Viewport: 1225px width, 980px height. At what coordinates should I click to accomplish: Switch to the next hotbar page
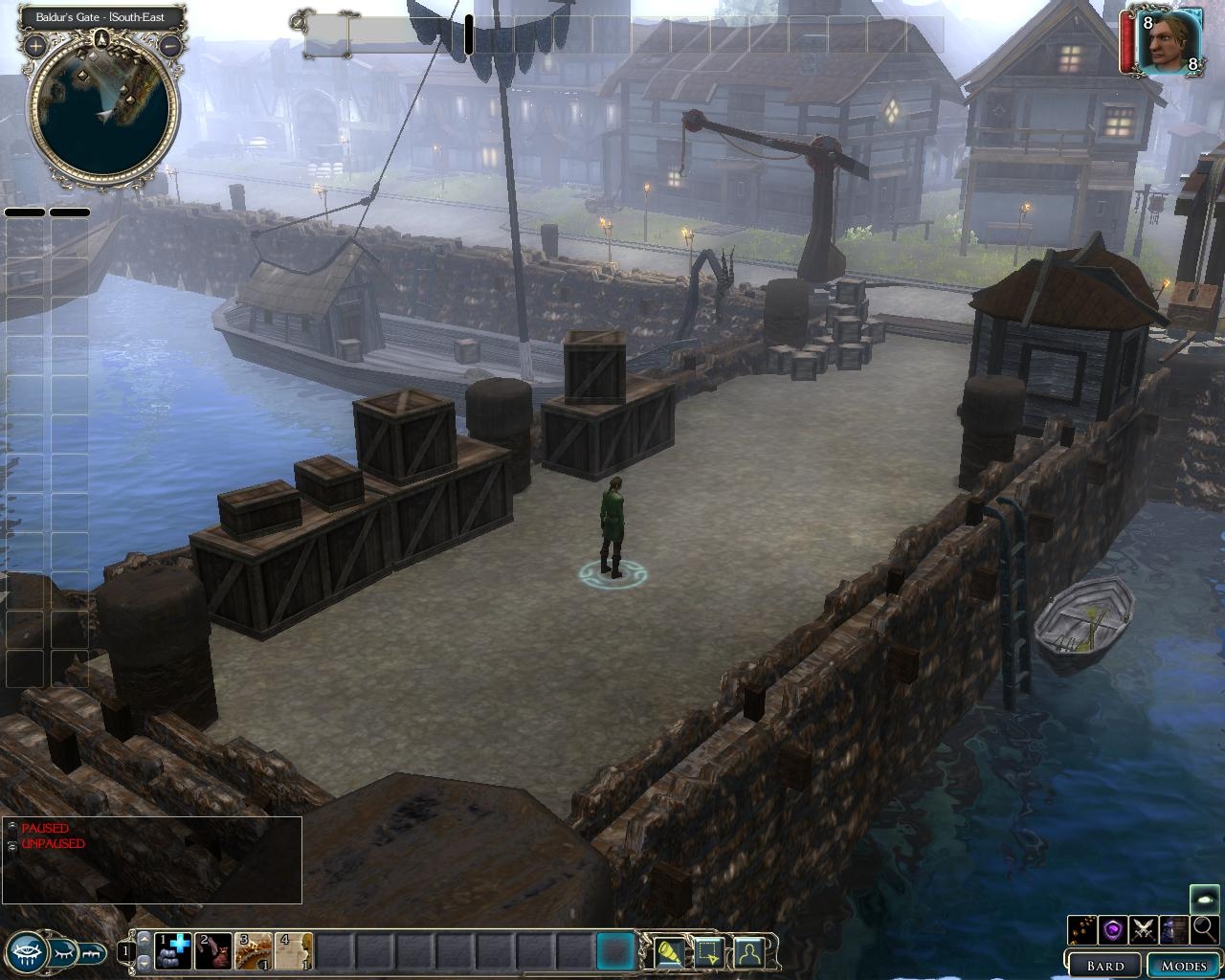point(144,962)
